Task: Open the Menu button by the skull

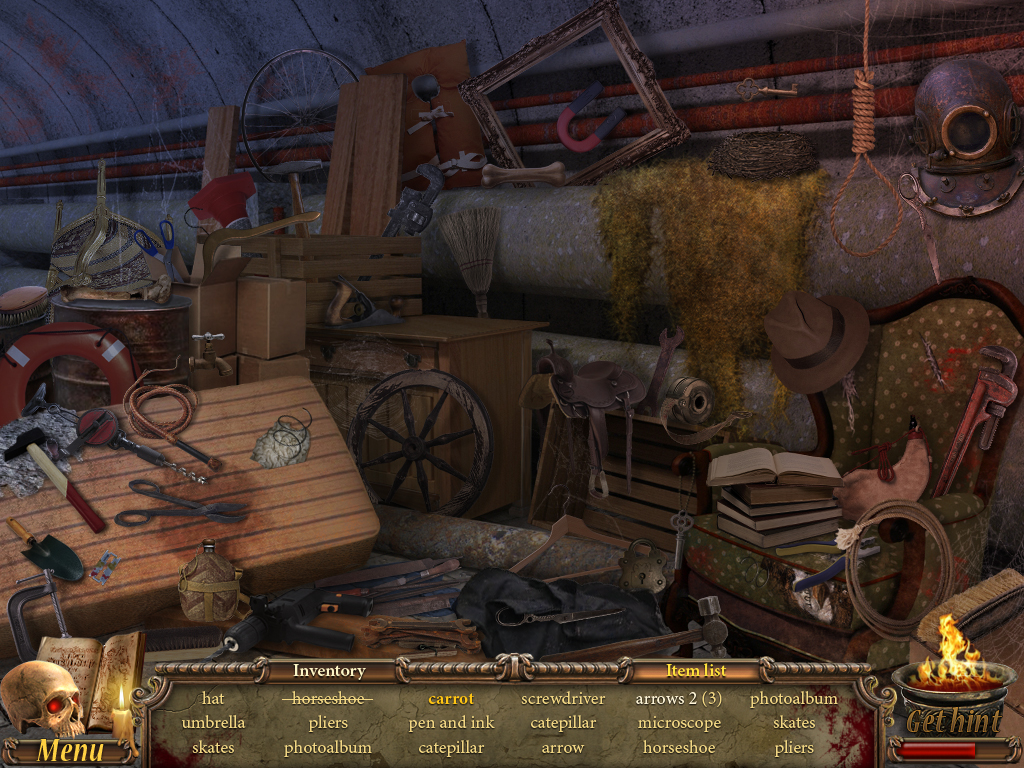Action: coord(70,750)
